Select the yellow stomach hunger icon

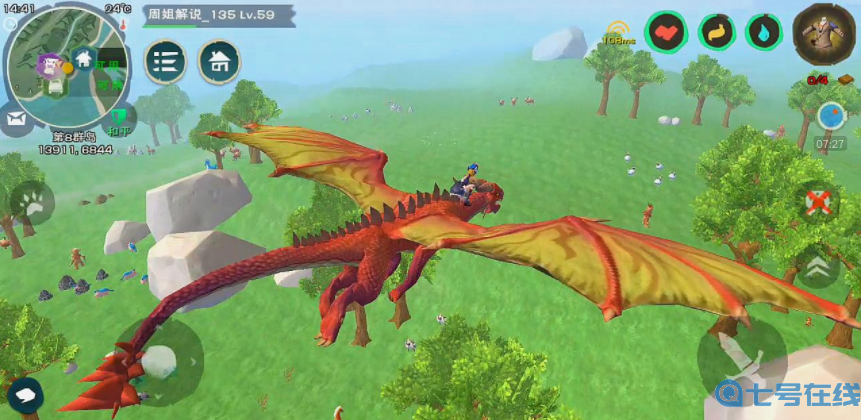[716, 32]
